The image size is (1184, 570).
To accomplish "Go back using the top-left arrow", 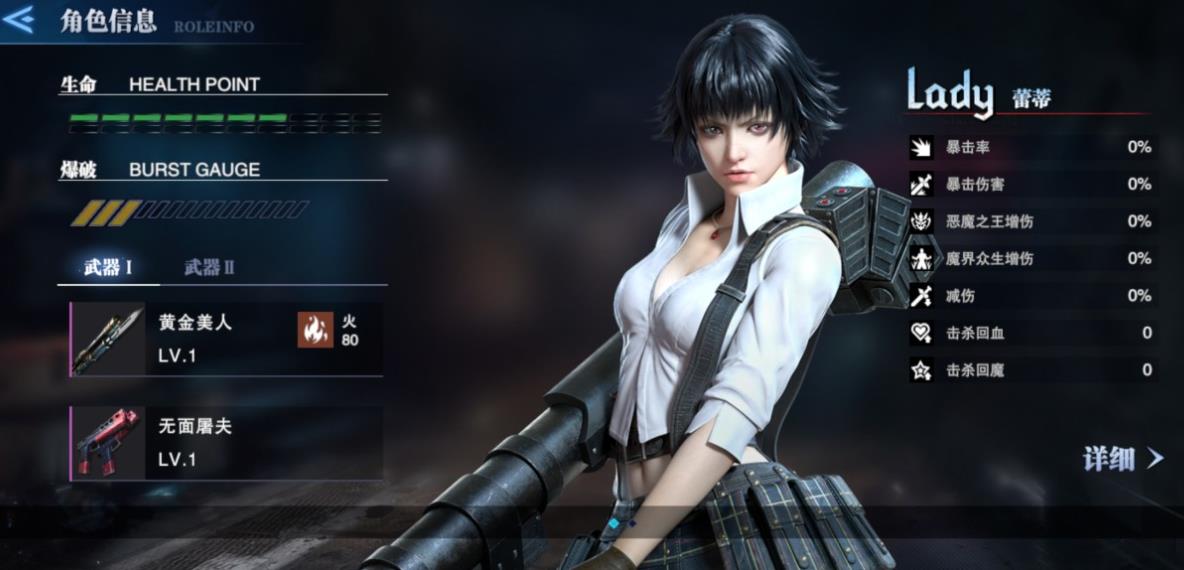I will point(19,20).
